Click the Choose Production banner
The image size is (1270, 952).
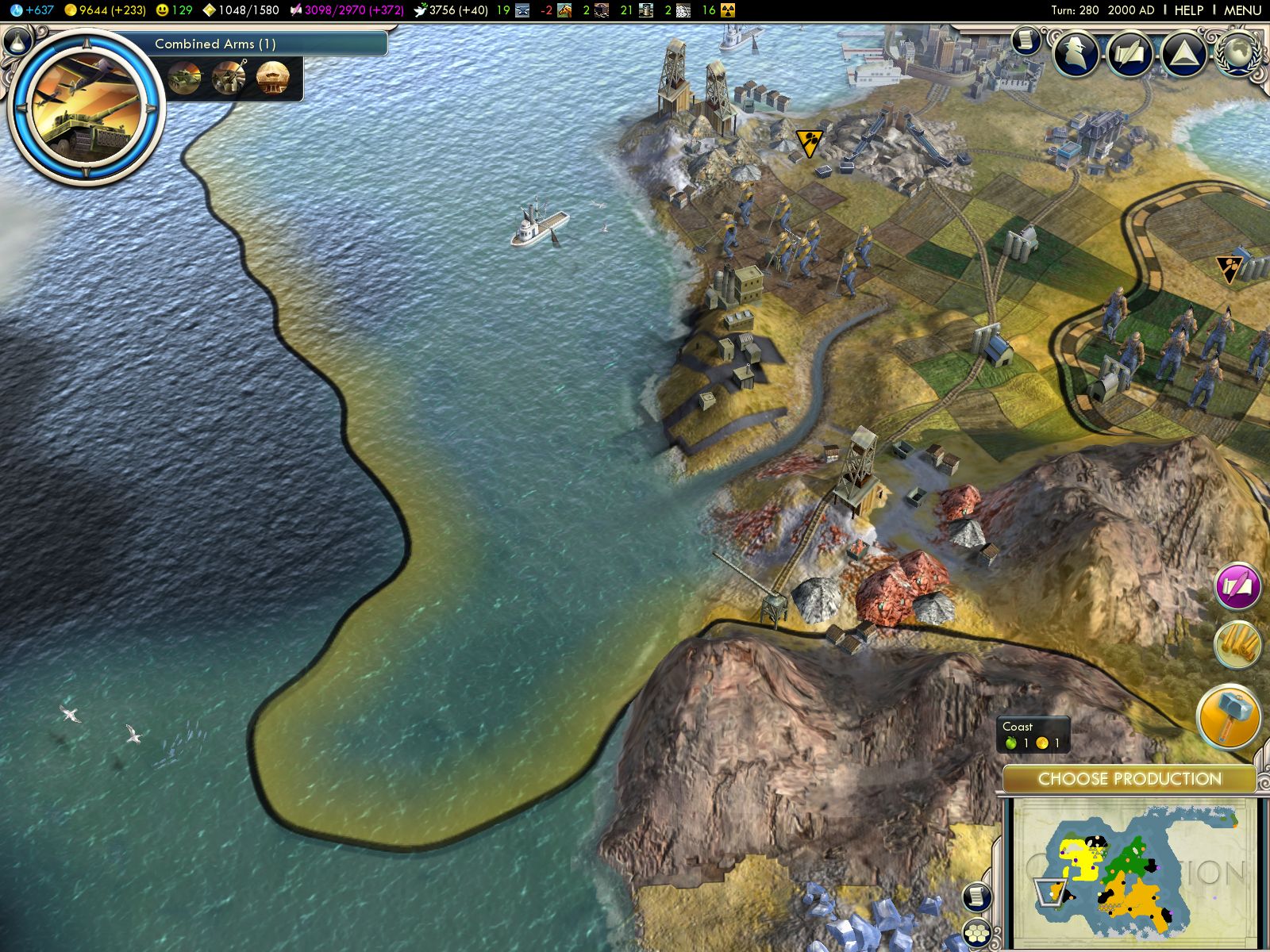coord(1129,779)
